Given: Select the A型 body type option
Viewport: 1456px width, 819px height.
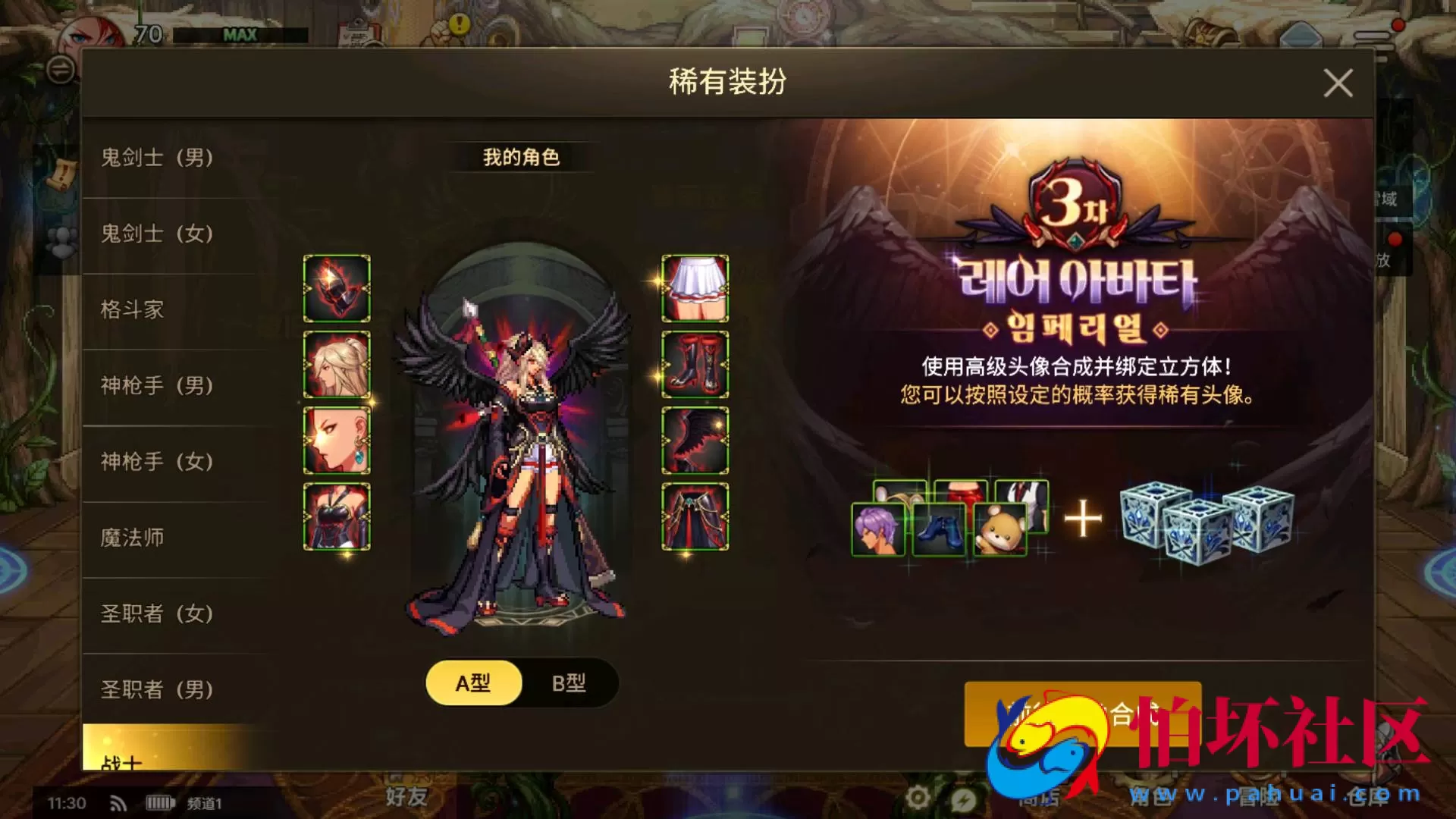Looking at the screenshot, I should point(473,682).
